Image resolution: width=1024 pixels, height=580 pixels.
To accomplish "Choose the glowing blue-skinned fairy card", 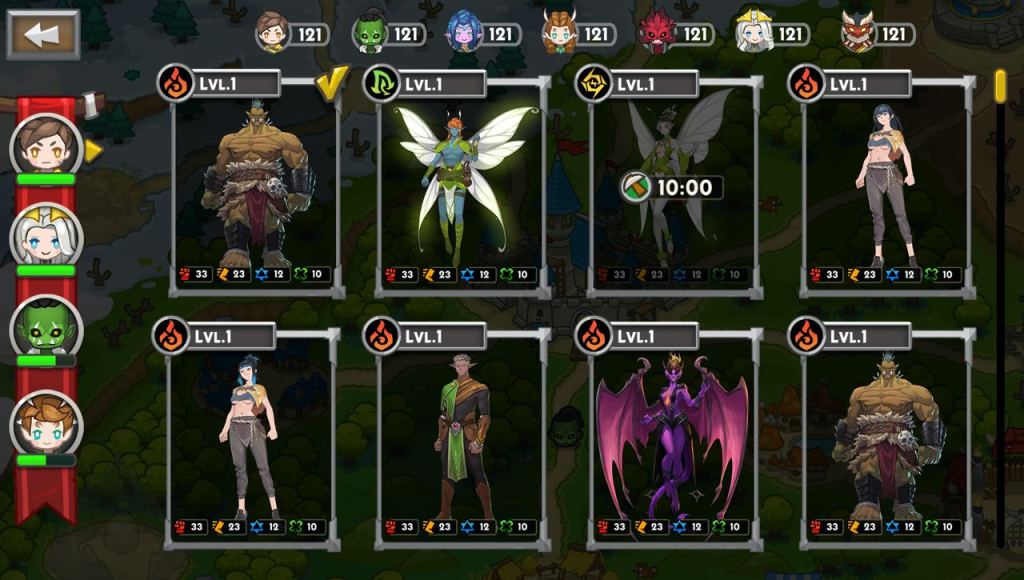I will point(463,185).
